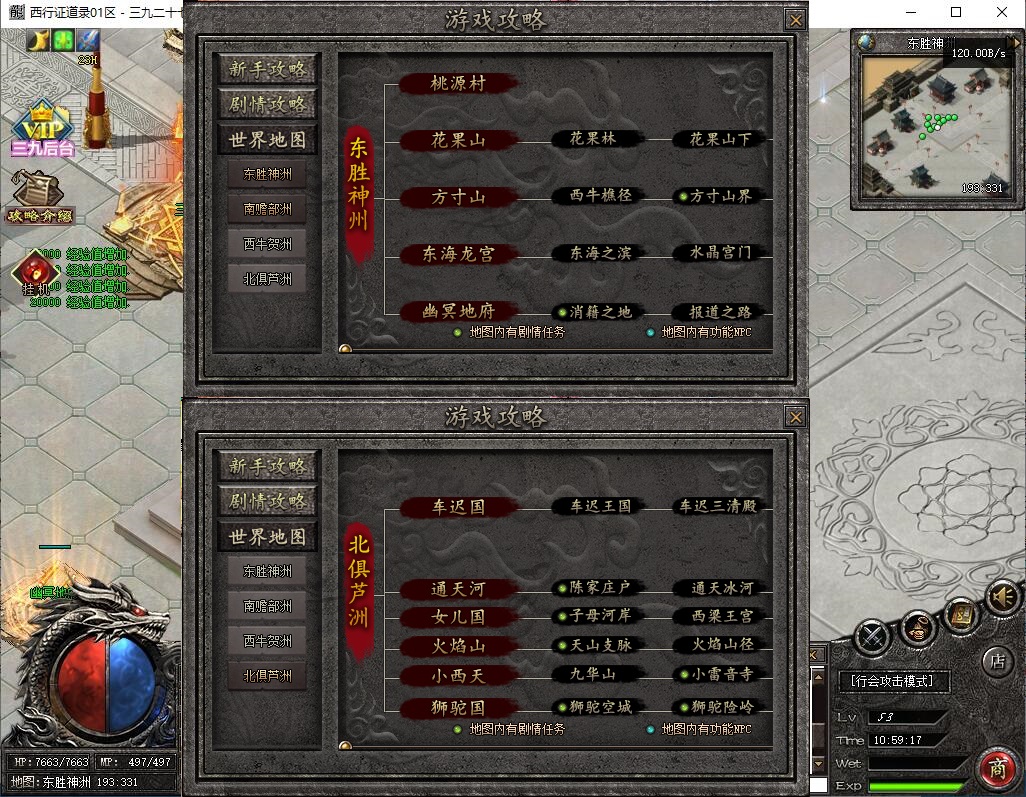Choose the 幽冥地府 region

[458, 311]
